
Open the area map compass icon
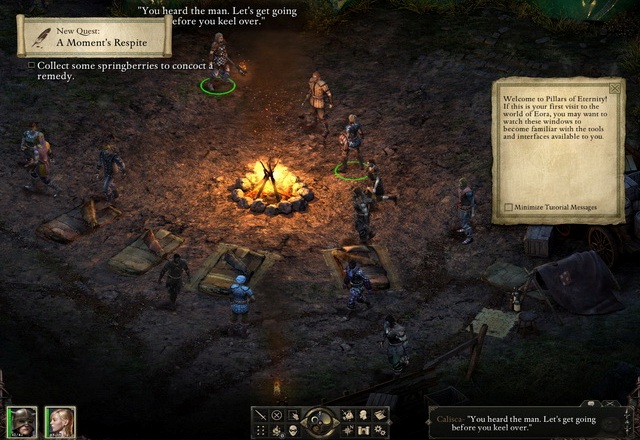point(346,430)
